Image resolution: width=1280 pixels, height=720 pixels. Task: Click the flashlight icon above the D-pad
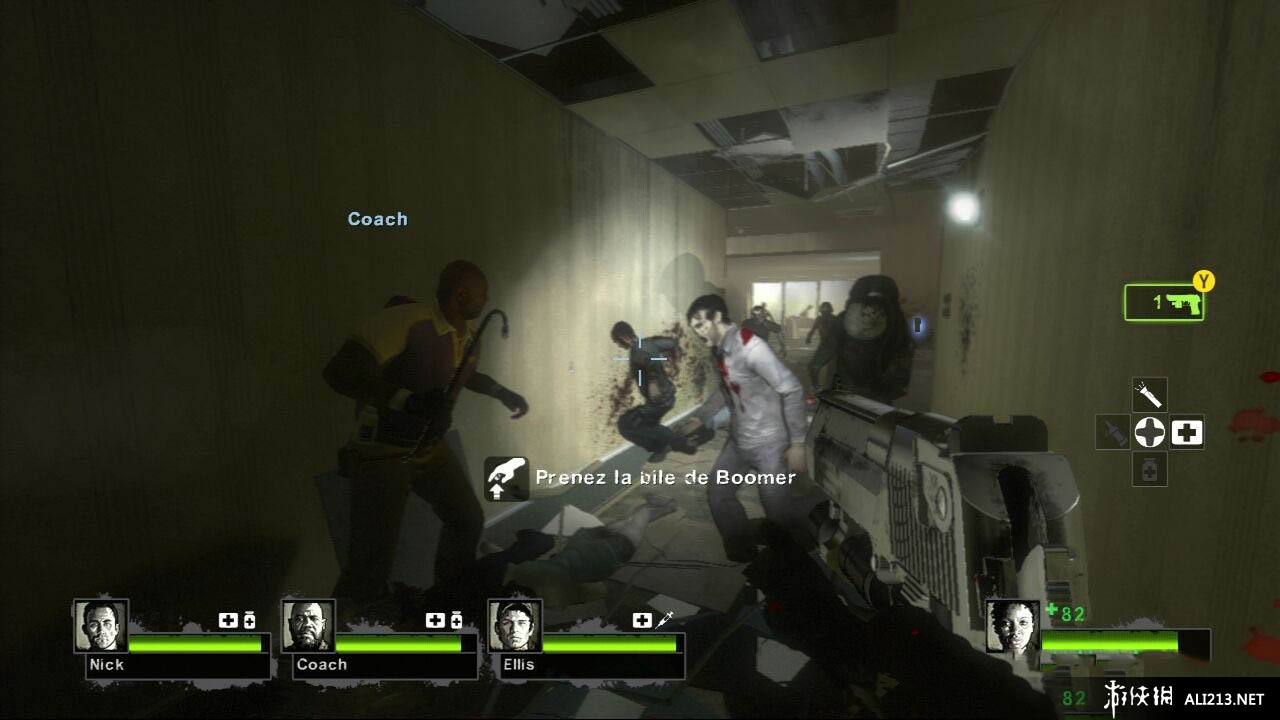1148,395
